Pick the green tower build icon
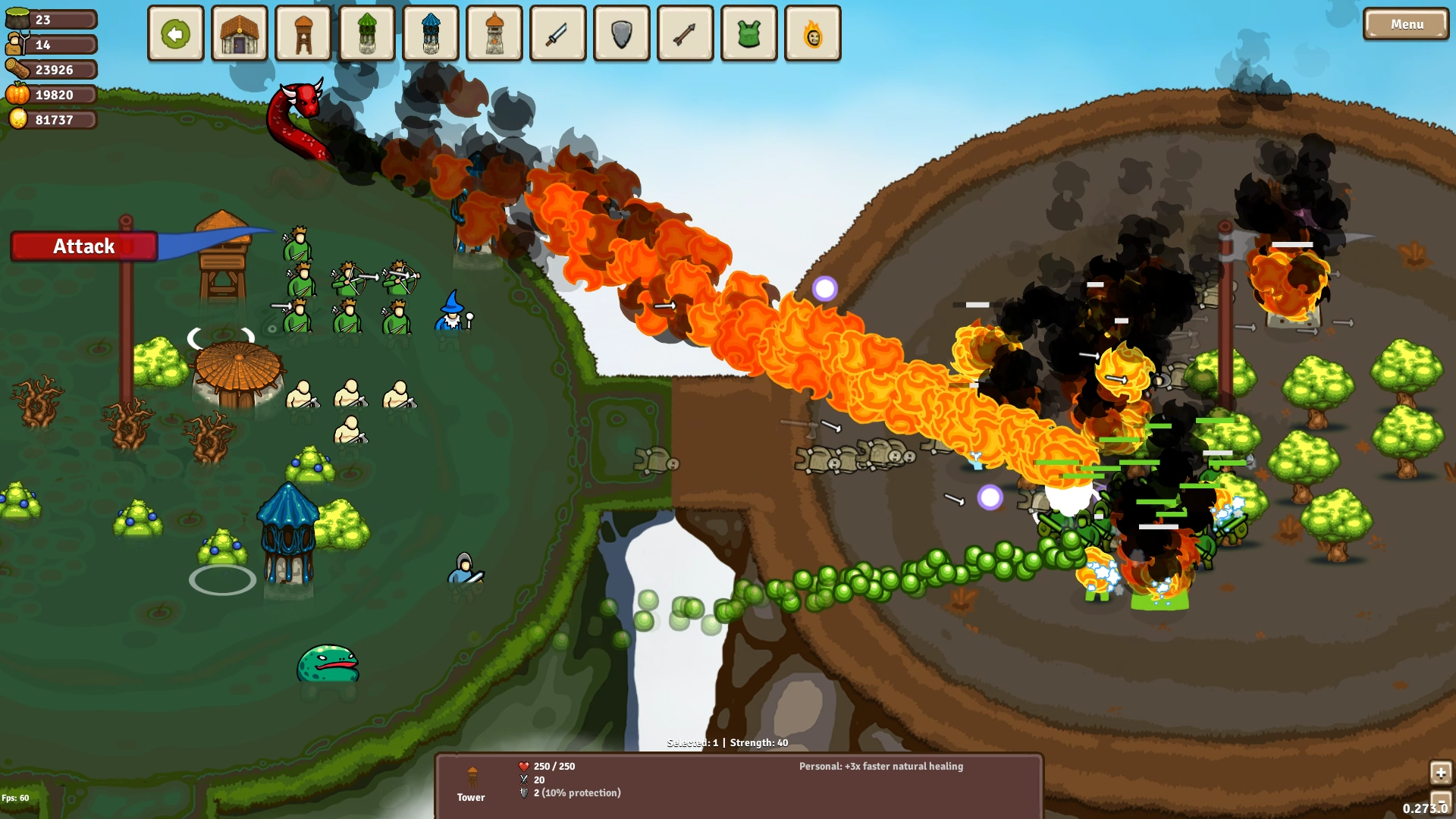 [366, 33]
